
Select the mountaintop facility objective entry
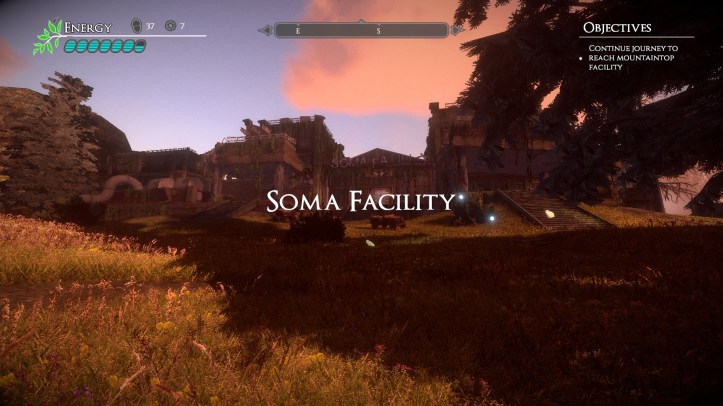[633, 57]
